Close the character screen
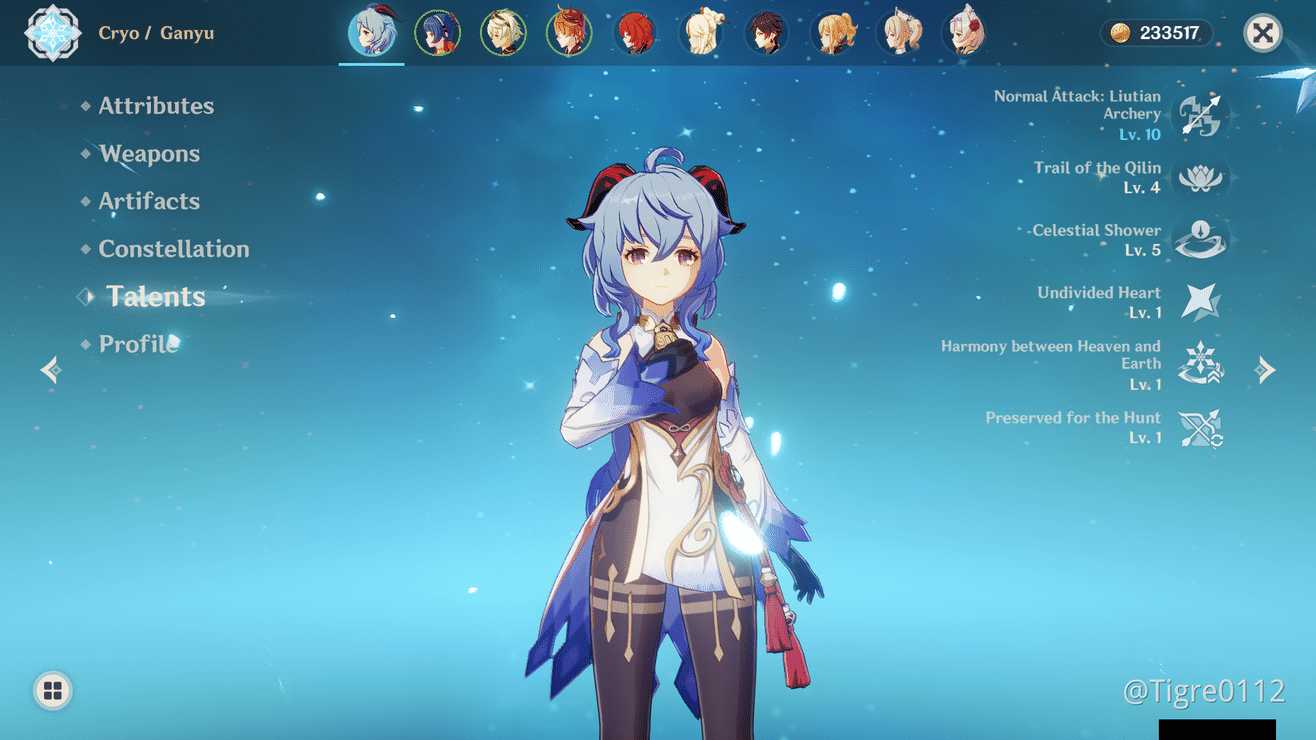Image resolution: width=1316 pixels, height=740 pixels. click(x=1262, y=33)
